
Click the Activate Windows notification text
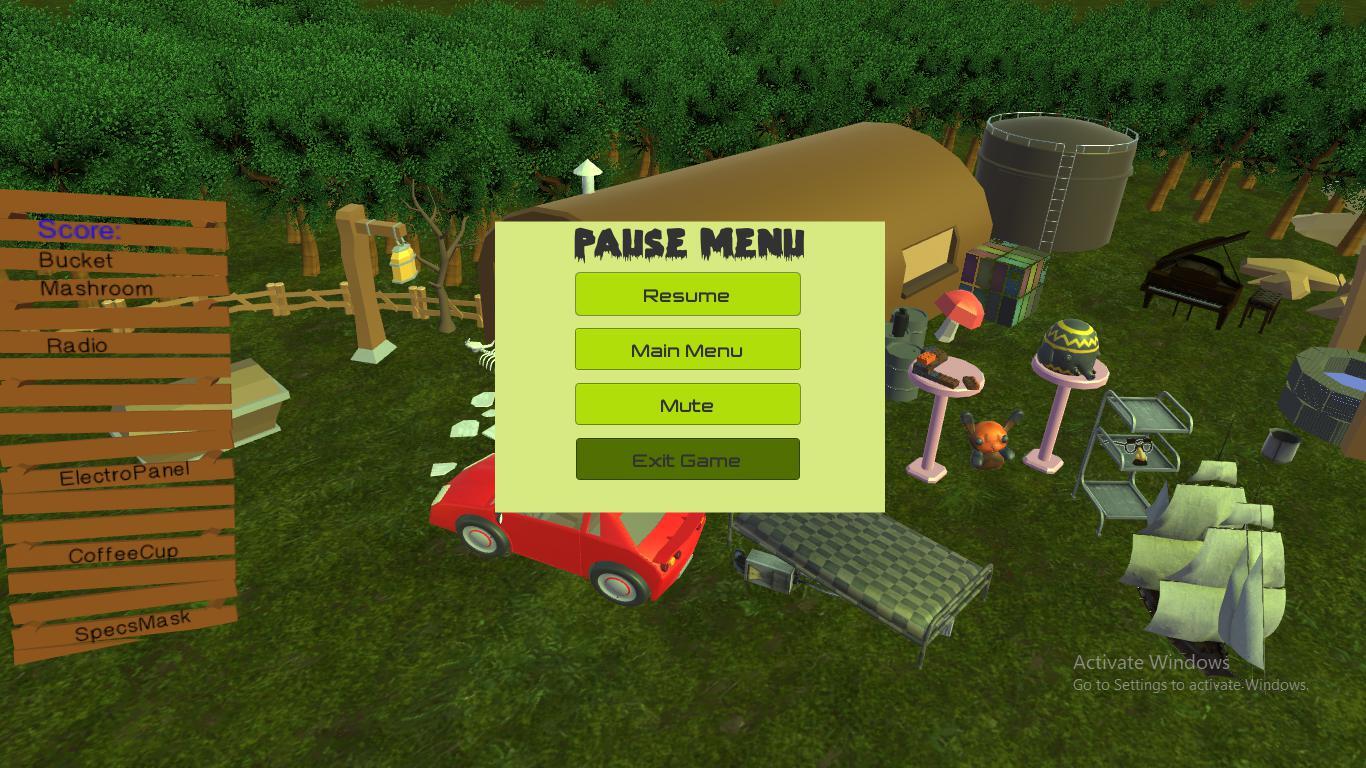point(1150,662)
